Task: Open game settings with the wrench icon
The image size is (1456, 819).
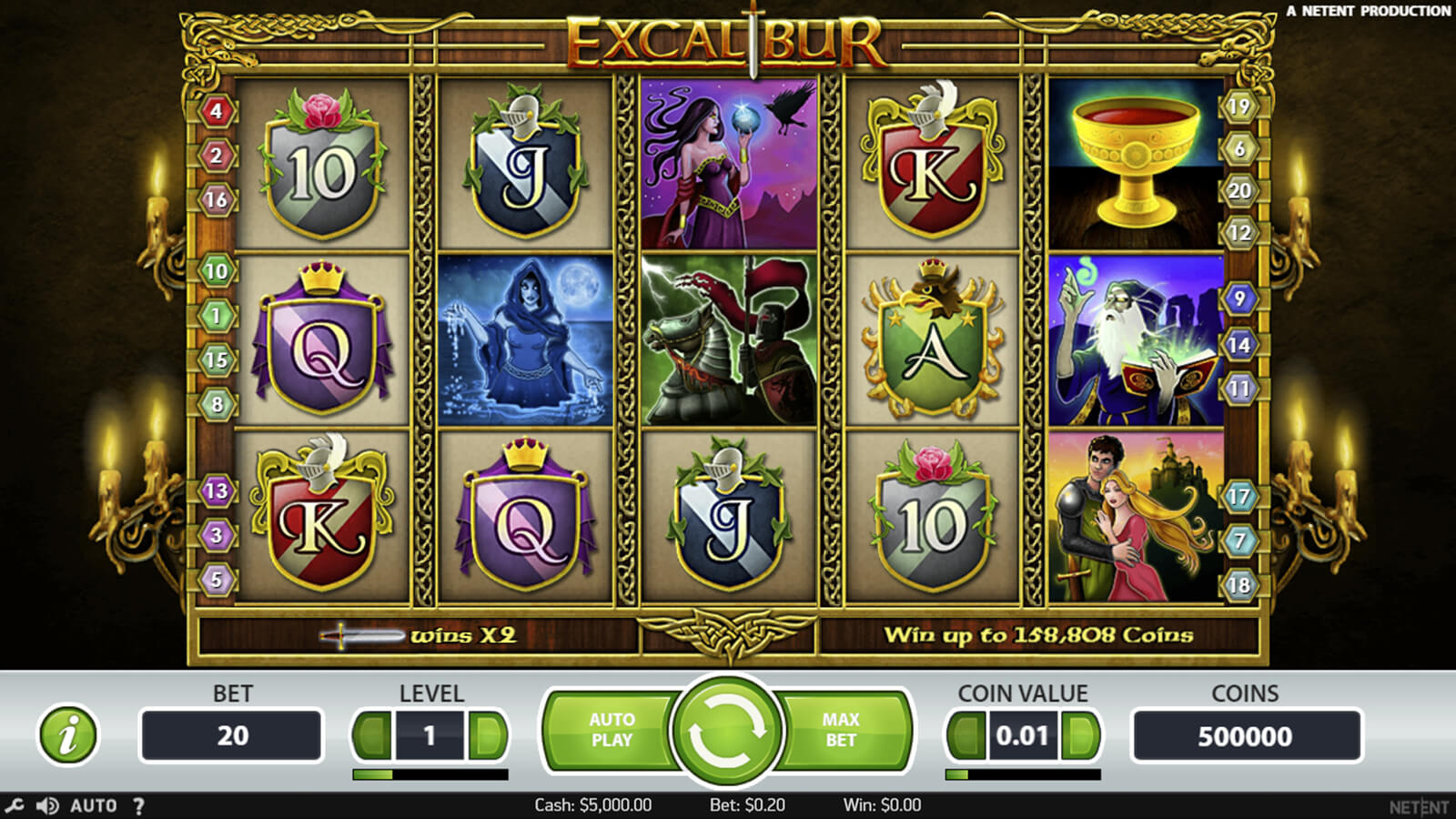Action: pyautogui.click(x=15, y=805)
